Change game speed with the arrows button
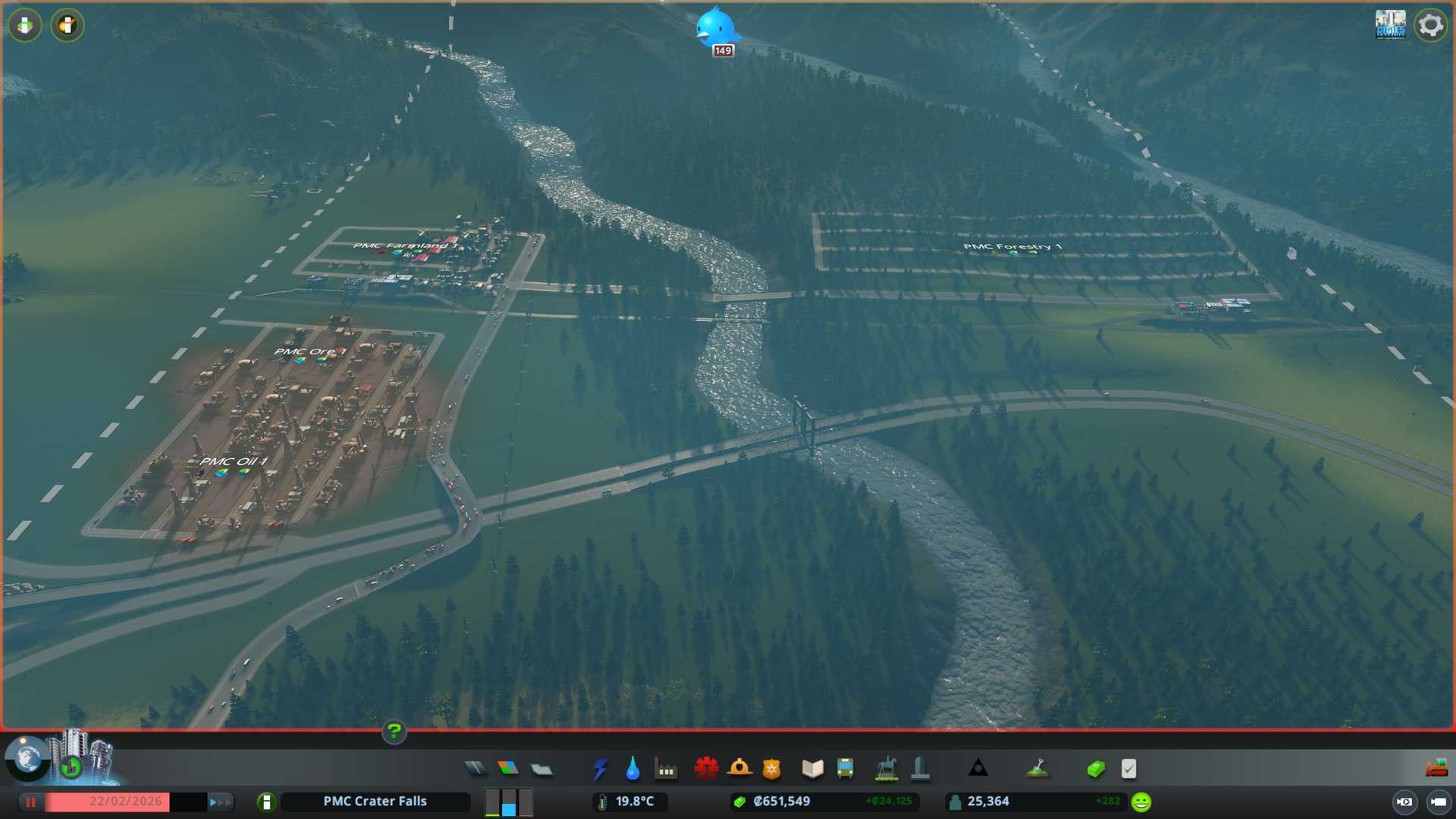The height and width of the screenshot is (819, 1456). 219,802
